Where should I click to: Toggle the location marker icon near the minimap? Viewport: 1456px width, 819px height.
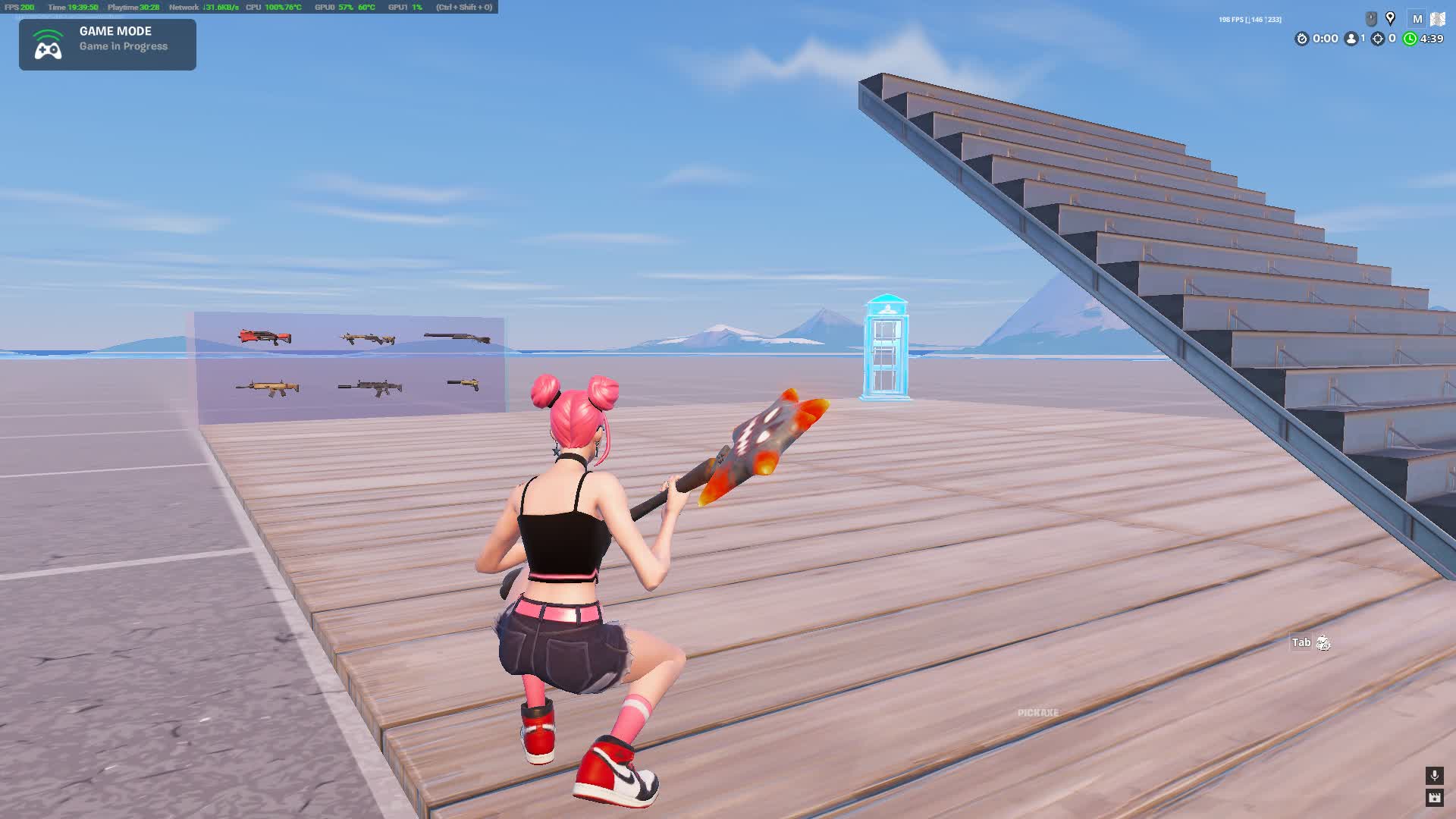point(1391,18)
